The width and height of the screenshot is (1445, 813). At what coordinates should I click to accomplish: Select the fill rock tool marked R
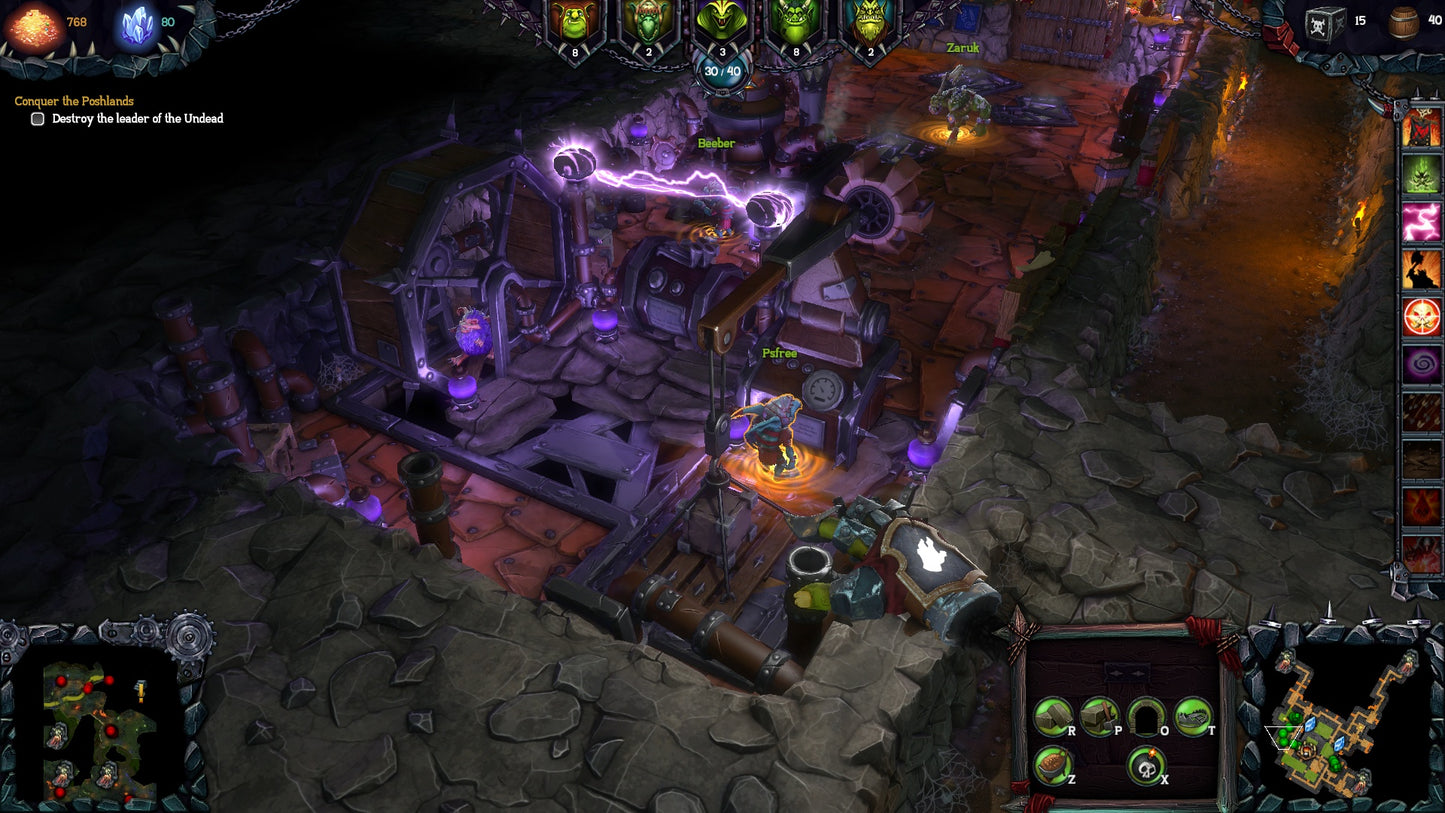[1053, 718]
